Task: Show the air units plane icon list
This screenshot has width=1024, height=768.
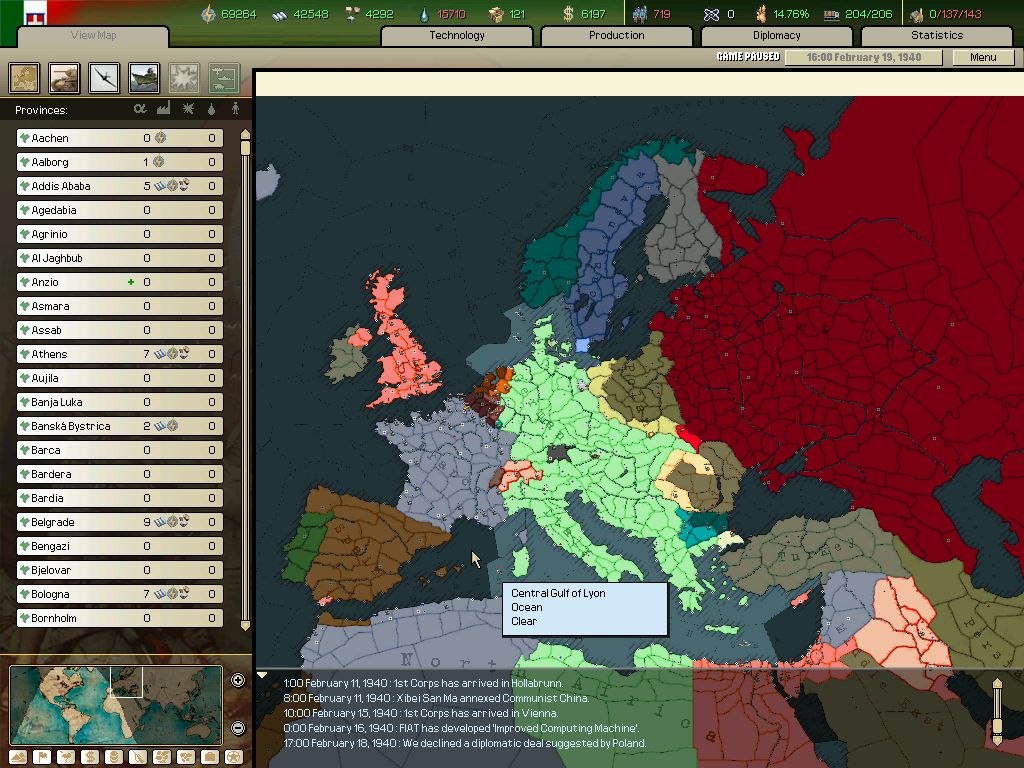Action: [x=105, y=77]
